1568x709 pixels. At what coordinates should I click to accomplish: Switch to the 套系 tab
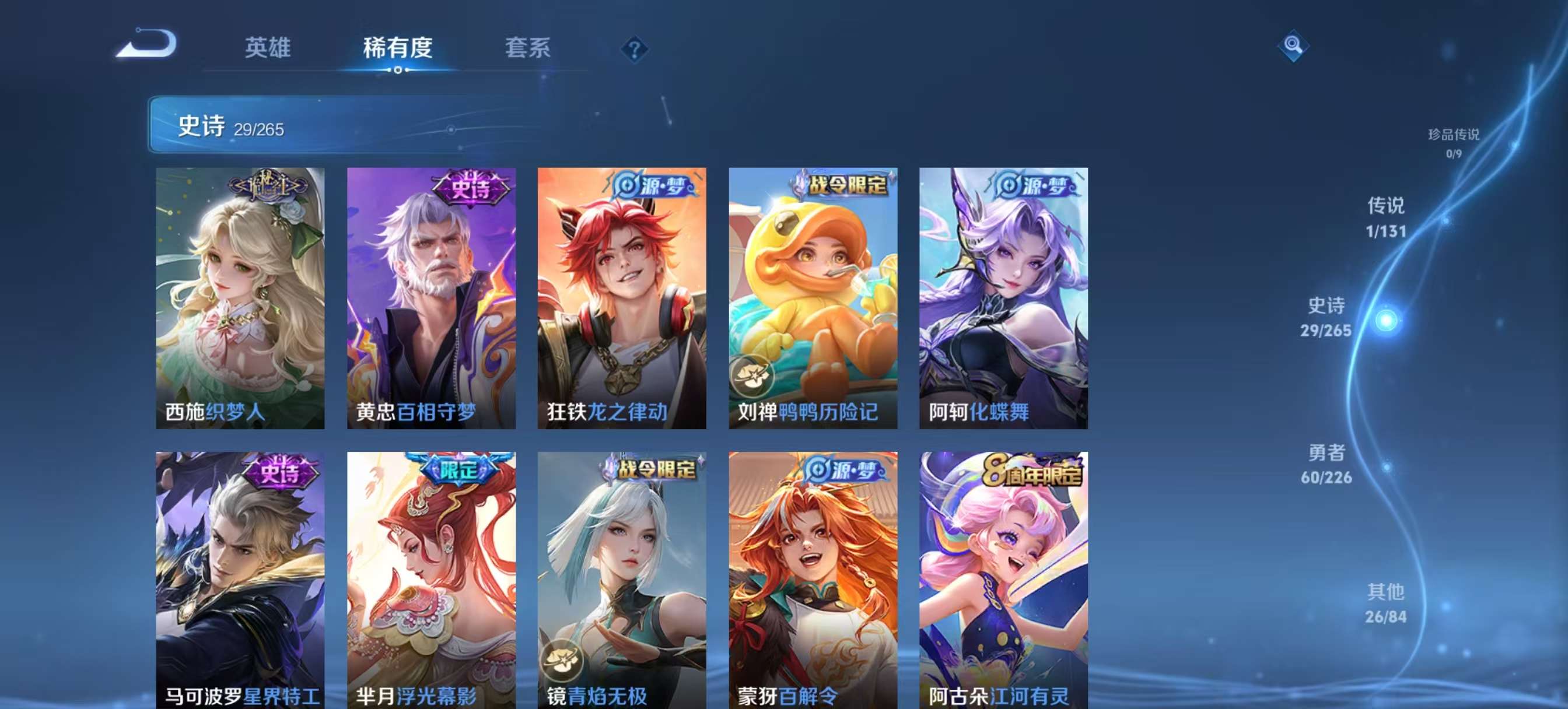pos(528,49)
